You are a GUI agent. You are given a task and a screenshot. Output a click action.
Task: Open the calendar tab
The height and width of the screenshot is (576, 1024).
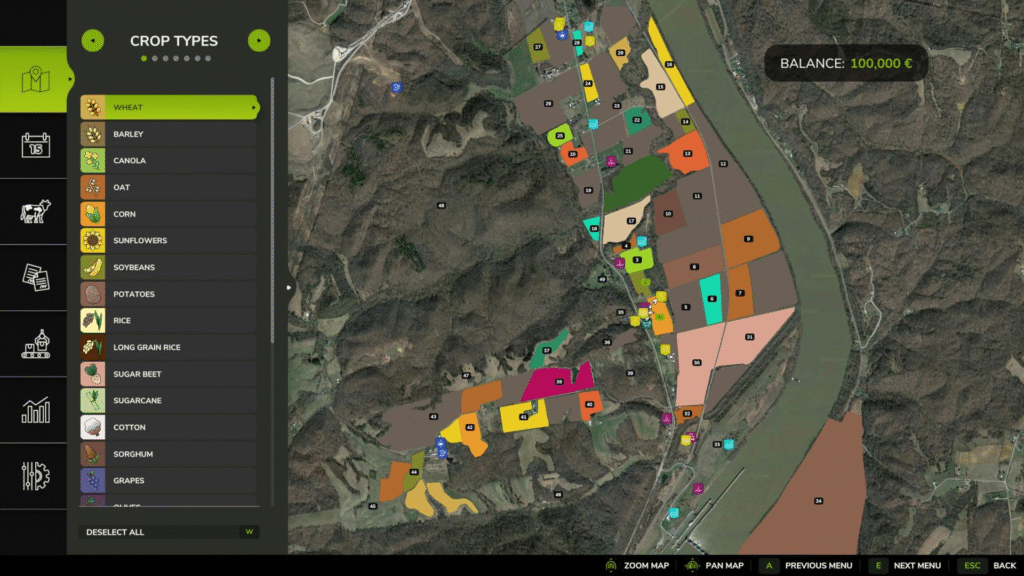point(35,145)
